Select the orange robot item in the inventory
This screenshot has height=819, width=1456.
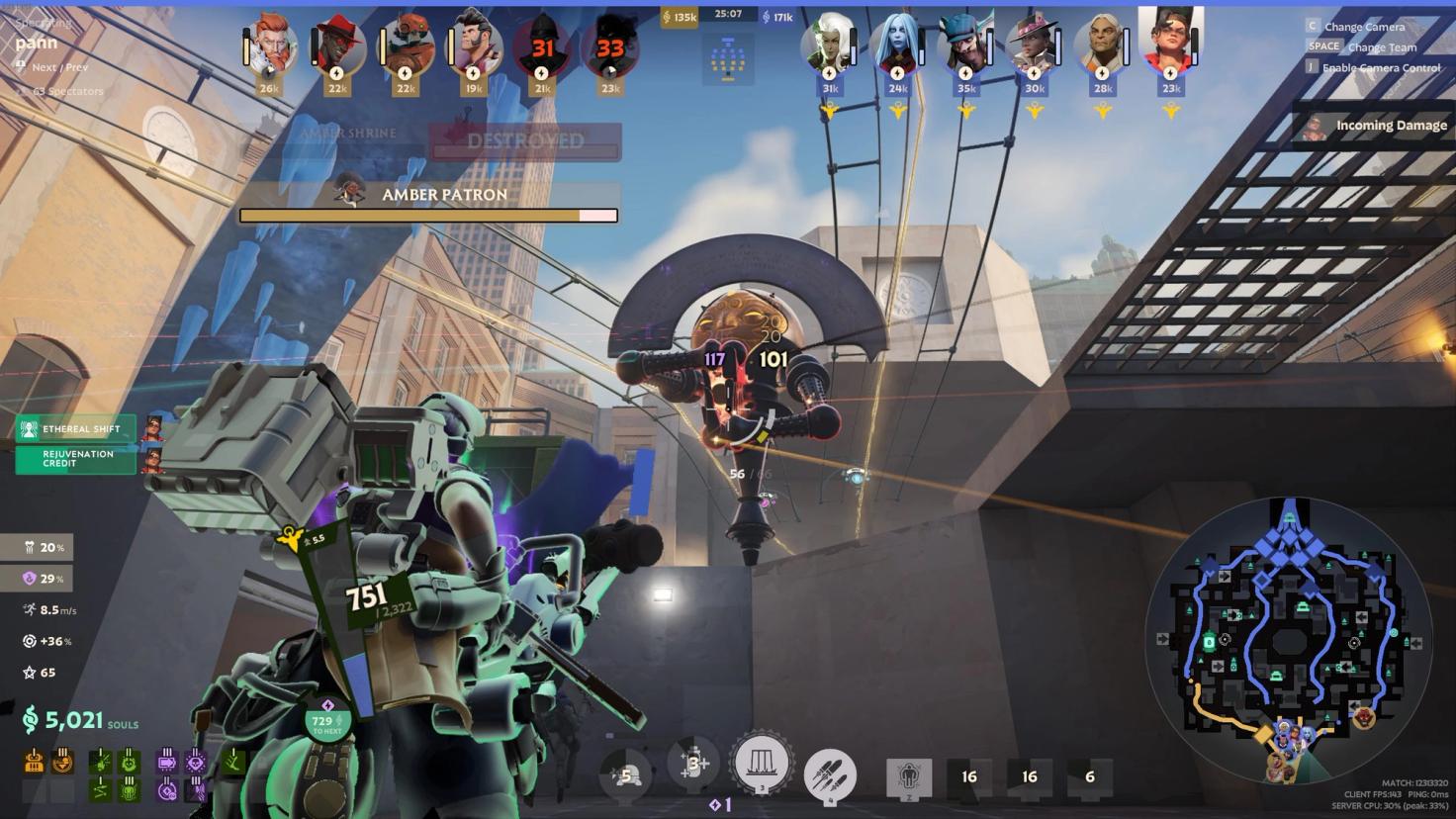coord(34,763)
